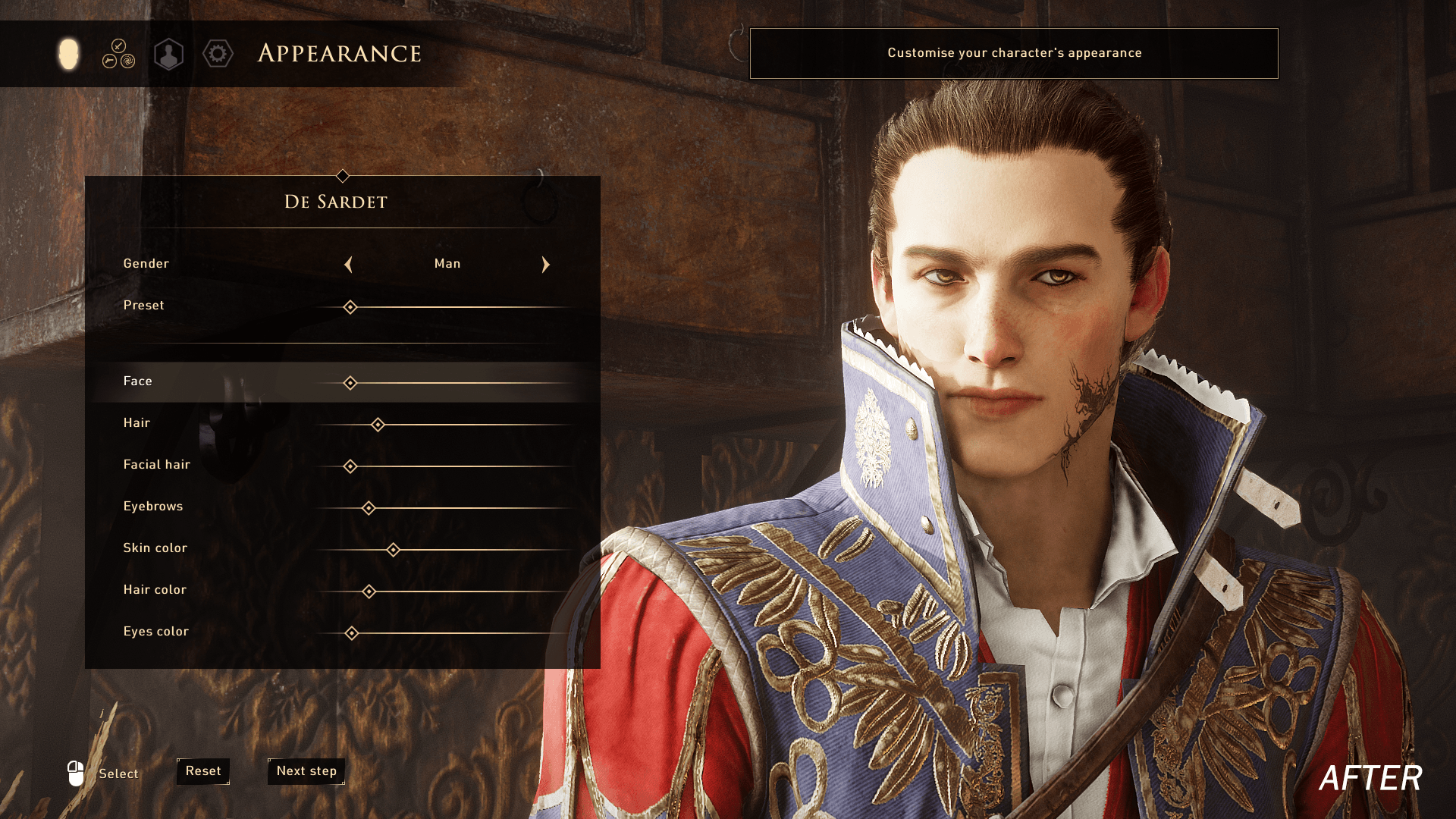Image resolution: width=1456 pixels, height=819 pixels.
Task: Switch to the character portrait tab
Action: coord(168,54)
